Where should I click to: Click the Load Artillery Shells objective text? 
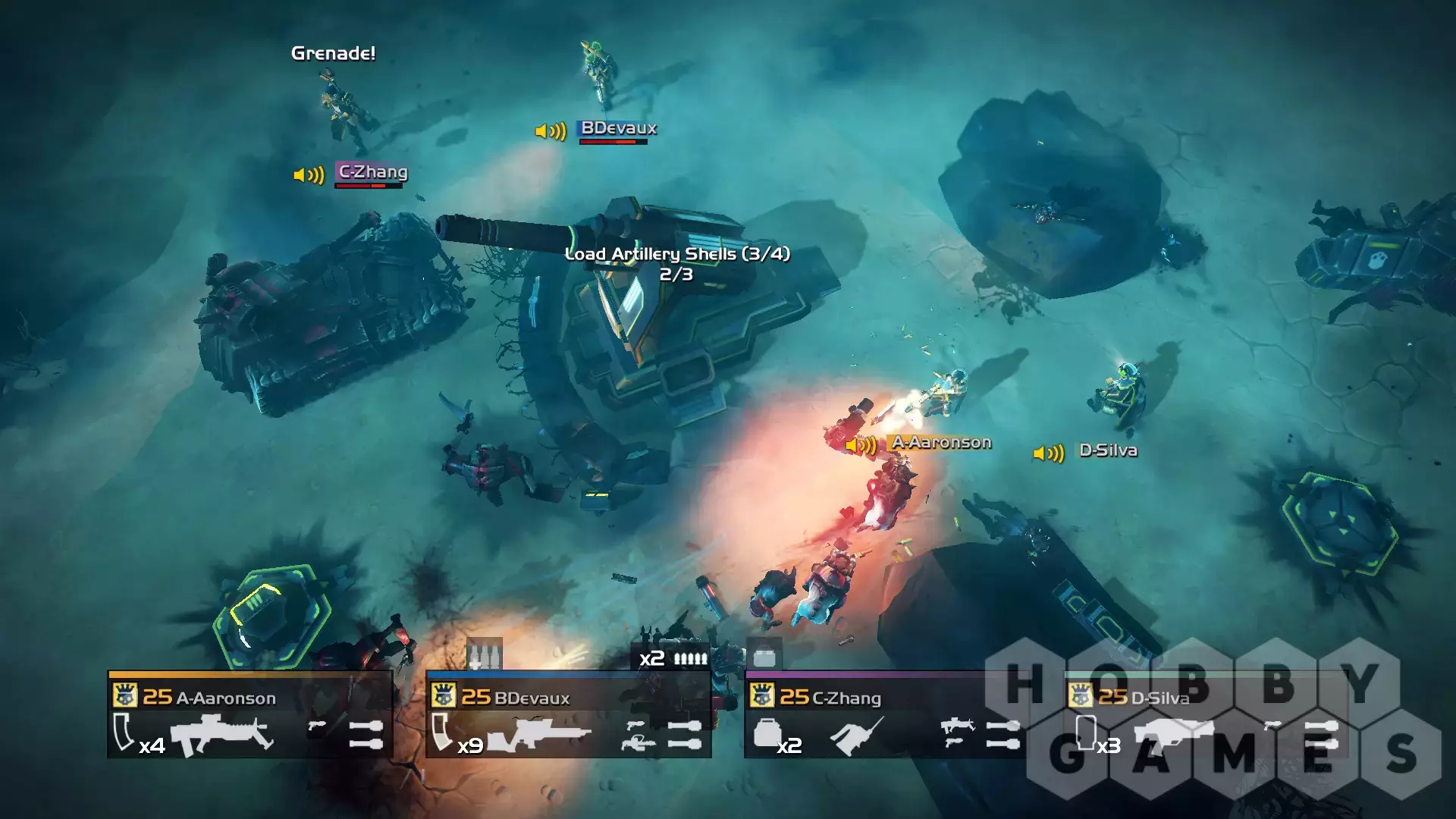point(677,255)
